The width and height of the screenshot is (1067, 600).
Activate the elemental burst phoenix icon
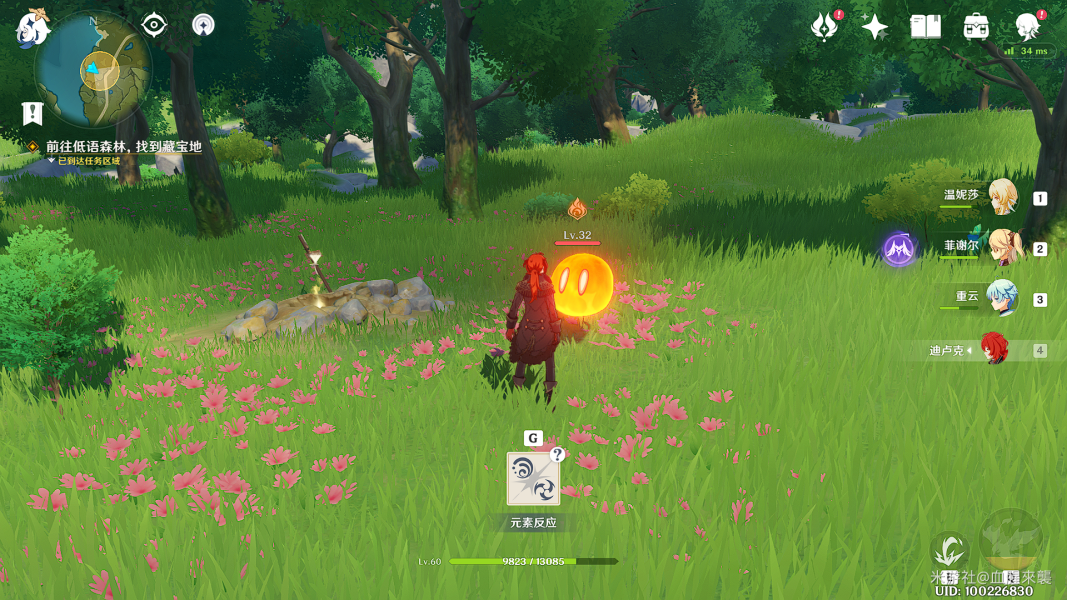tap(1011, 540)
